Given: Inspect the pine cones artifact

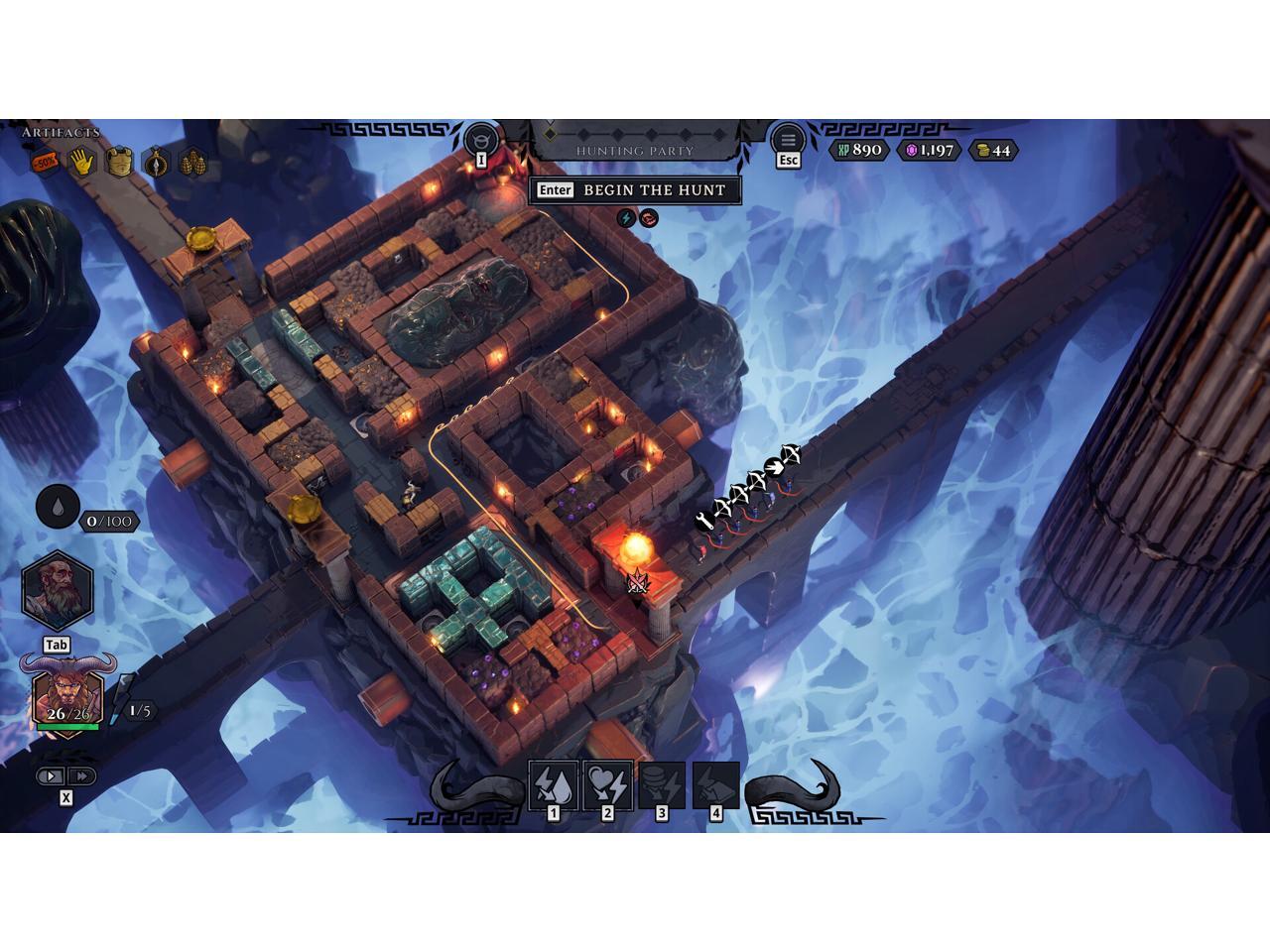Looking at the screenshot, I should coord(193,162).
